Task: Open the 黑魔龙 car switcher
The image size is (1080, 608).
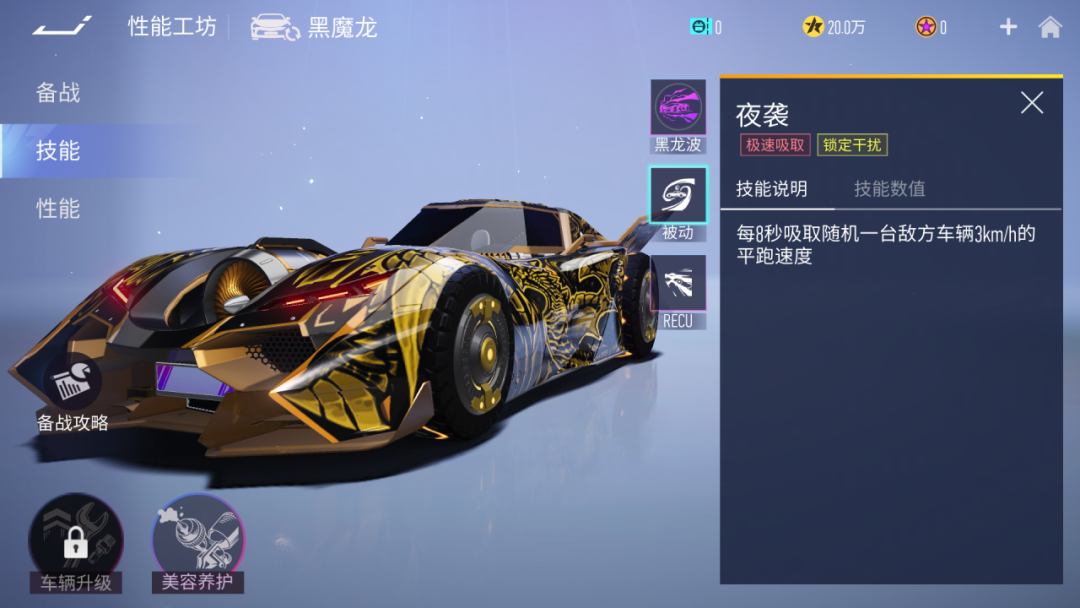Action: tap(314, 27)
